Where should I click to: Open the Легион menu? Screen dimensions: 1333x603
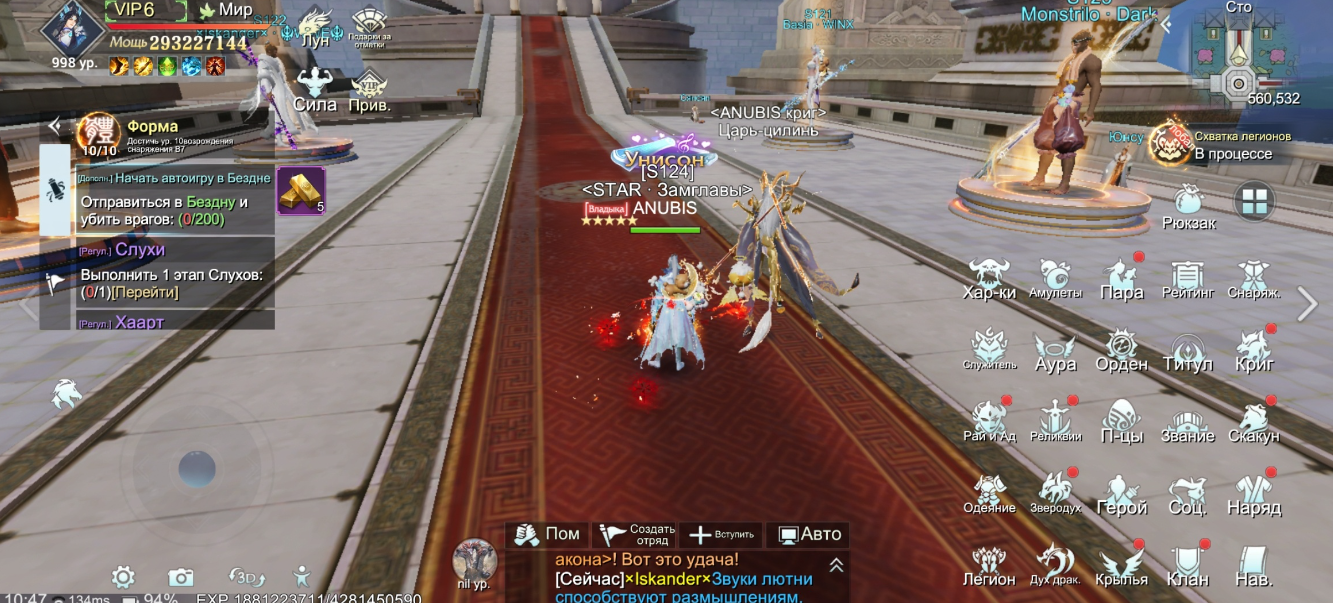[989, 566]
